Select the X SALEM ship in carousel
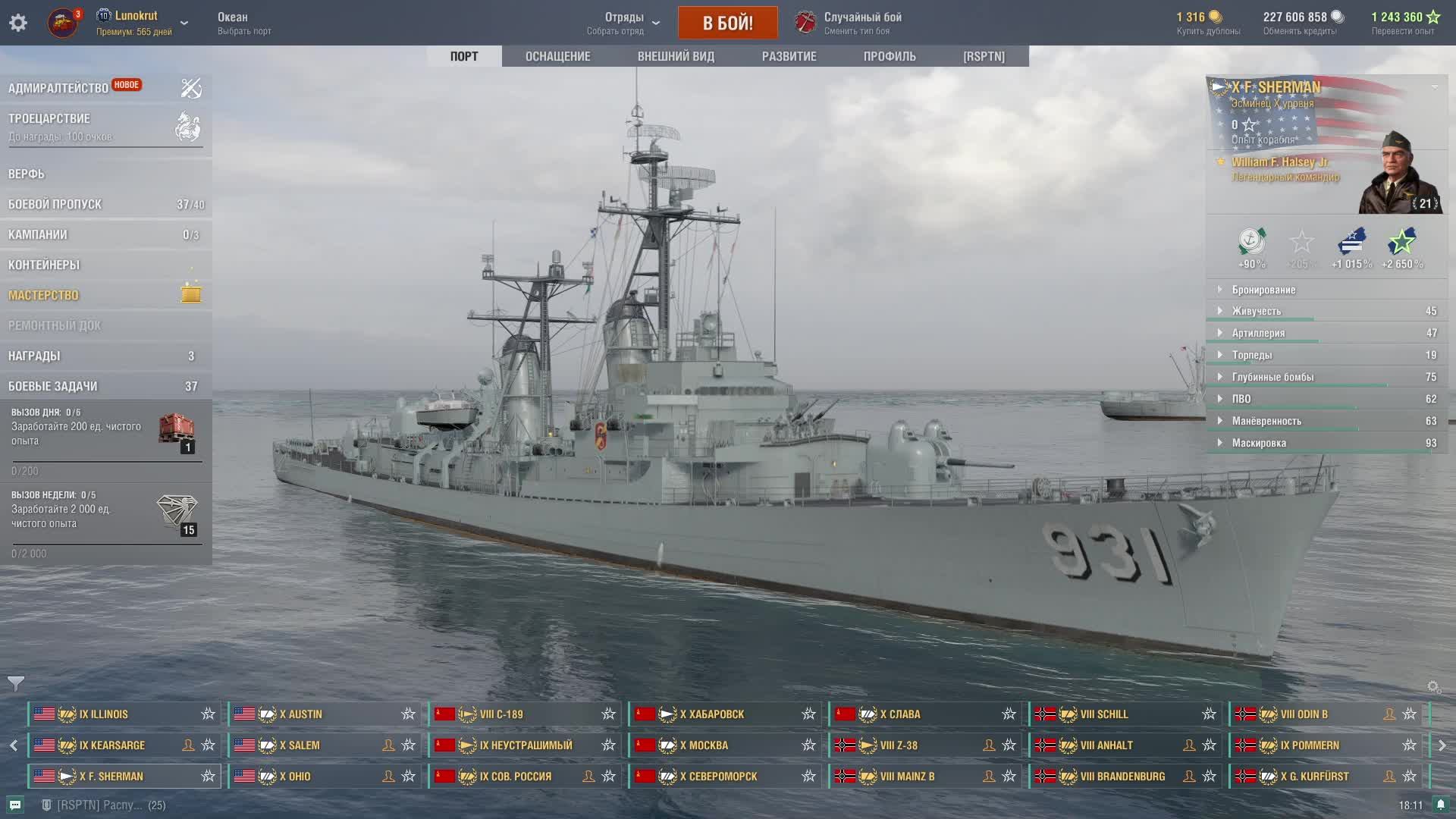The width and height of the screenshot is (1456, 819). 303,745
